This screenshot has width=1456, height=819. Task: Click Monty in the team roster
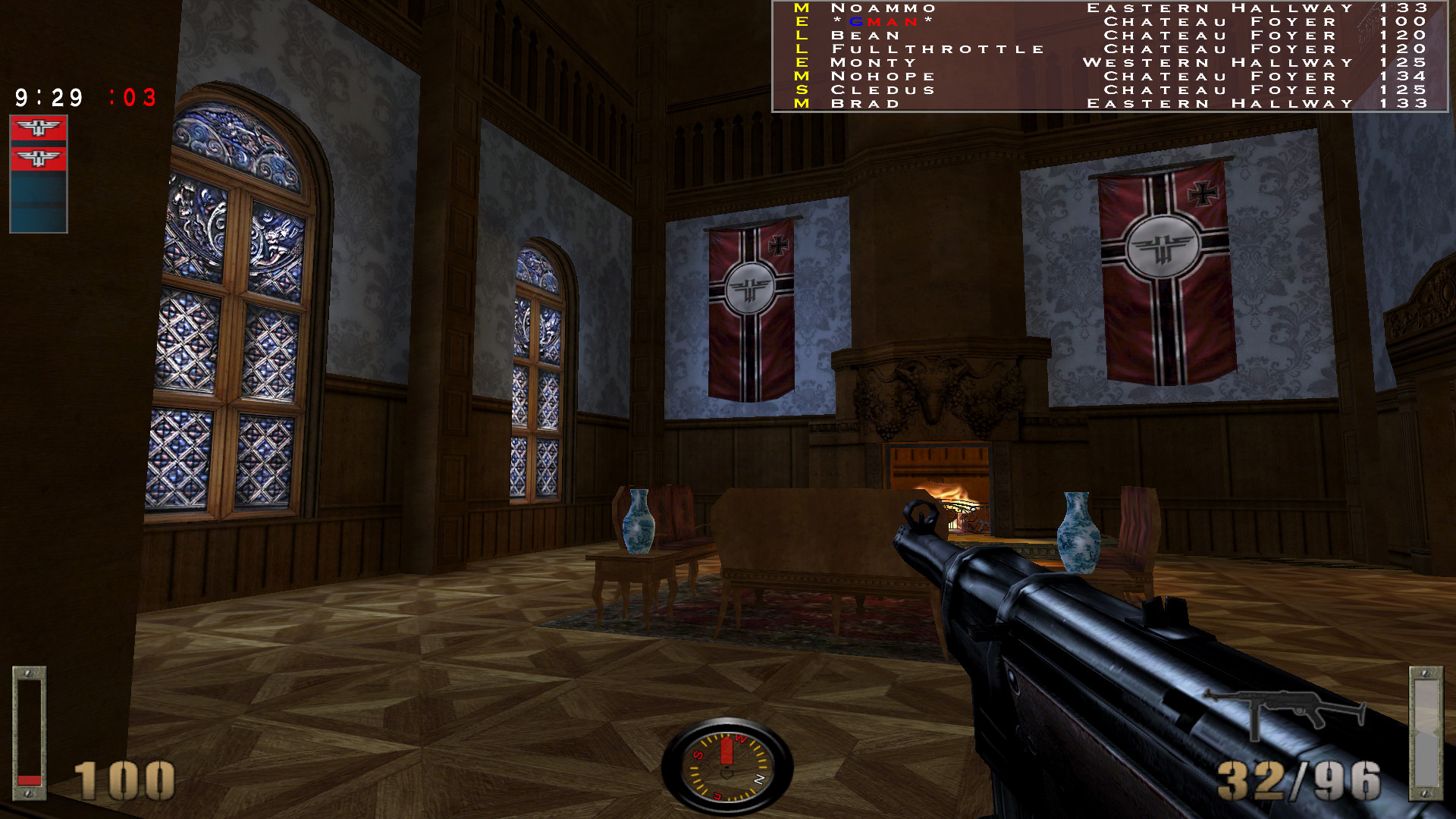(874, 63)
